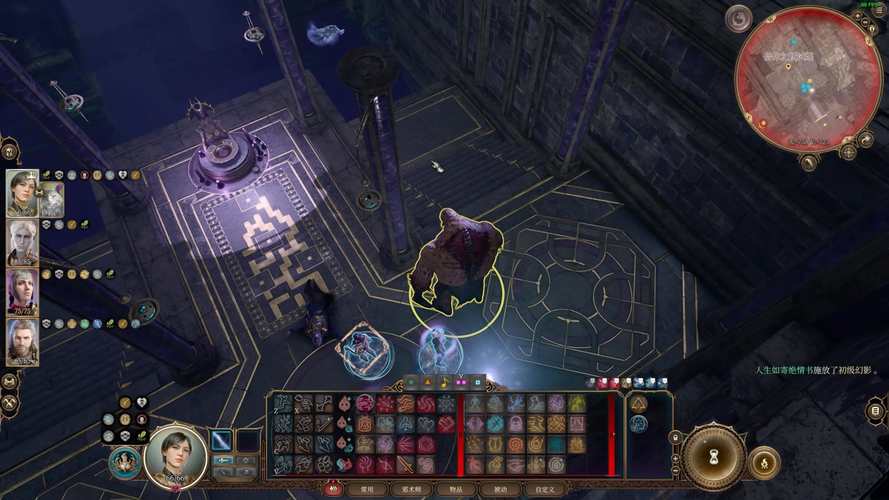The width and height of the screenshot is (889, 500).
Task: Select the bearded party member portrait
Action: (22, 342)
